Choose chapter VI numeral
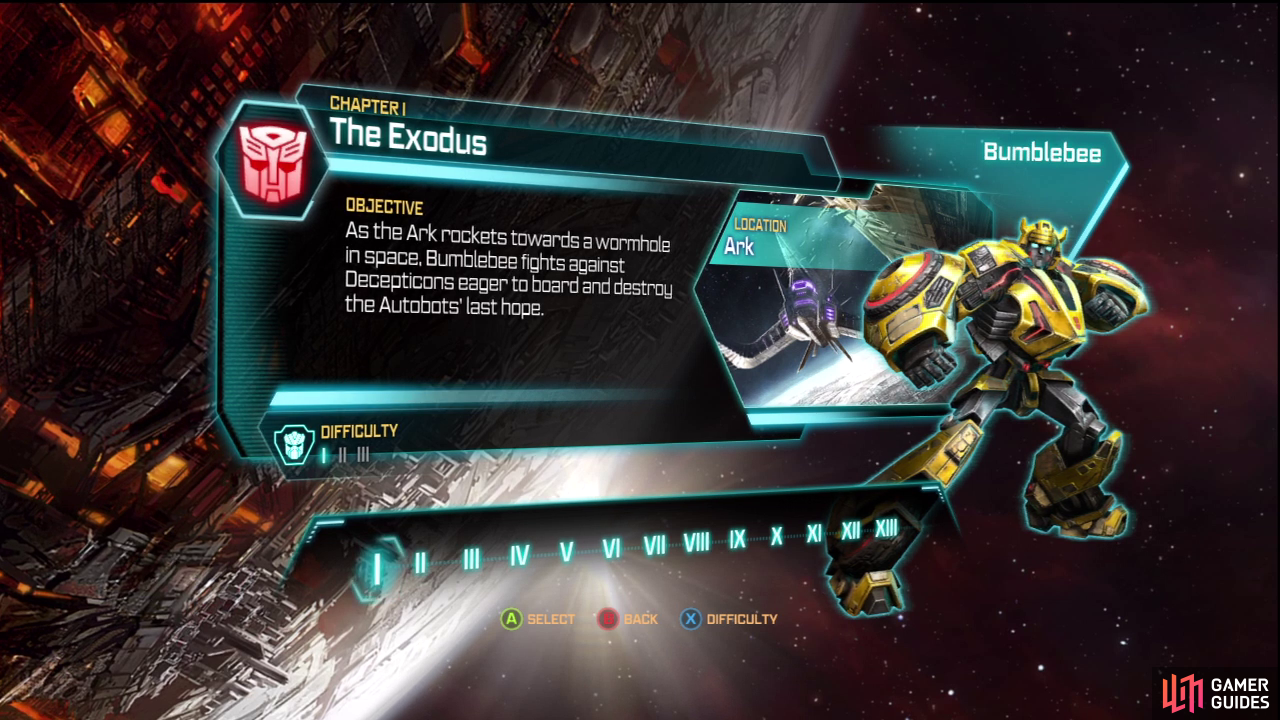Viewport: 1280px width, 720px height. click(612, 548)
